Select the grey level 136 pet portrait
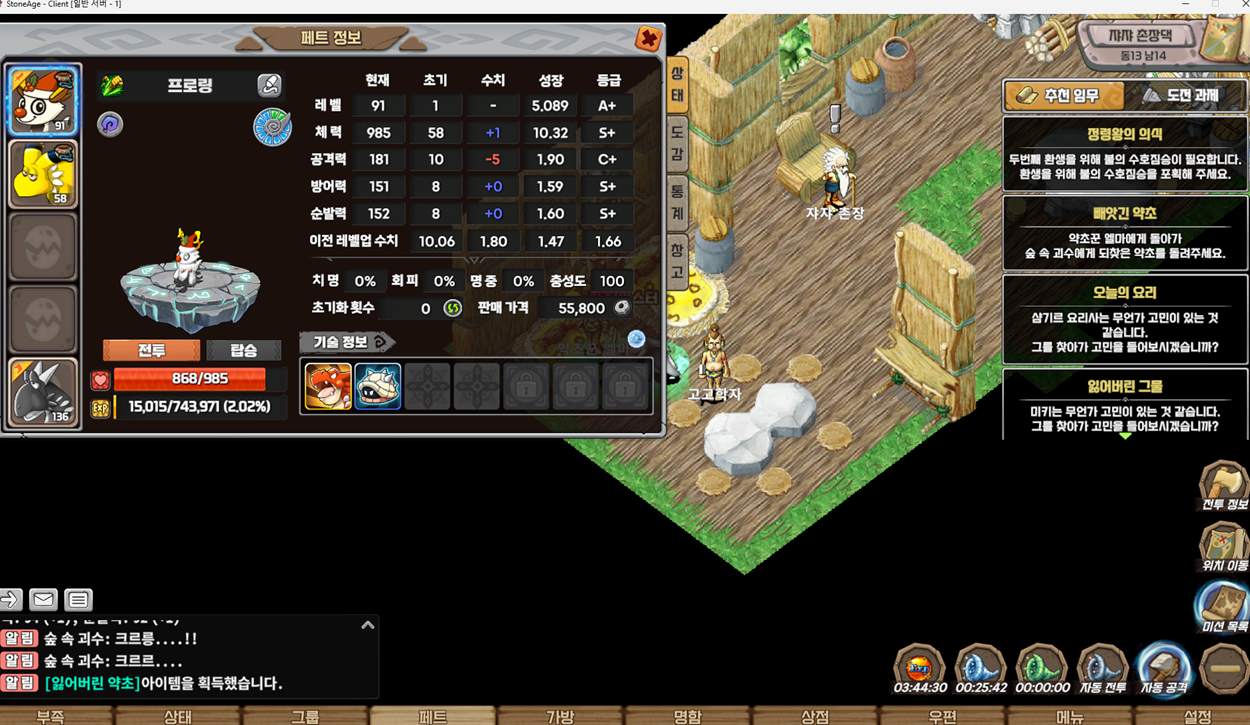1250x725 pixels. click(42, 391)
